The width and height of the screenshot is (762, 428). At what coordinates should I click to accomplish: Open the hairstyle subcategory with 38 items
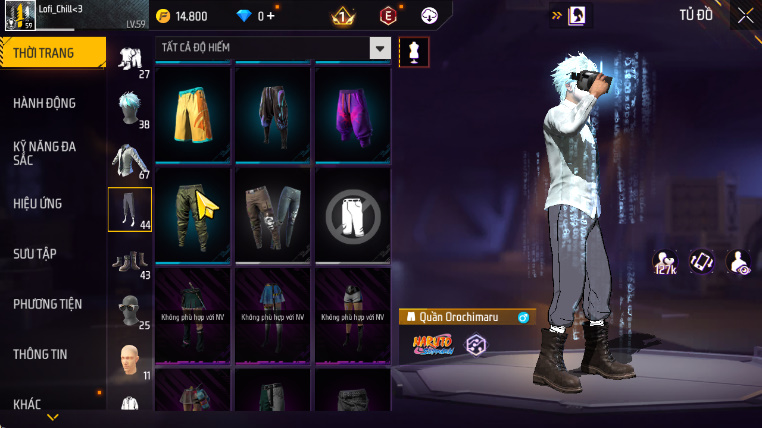129,108
